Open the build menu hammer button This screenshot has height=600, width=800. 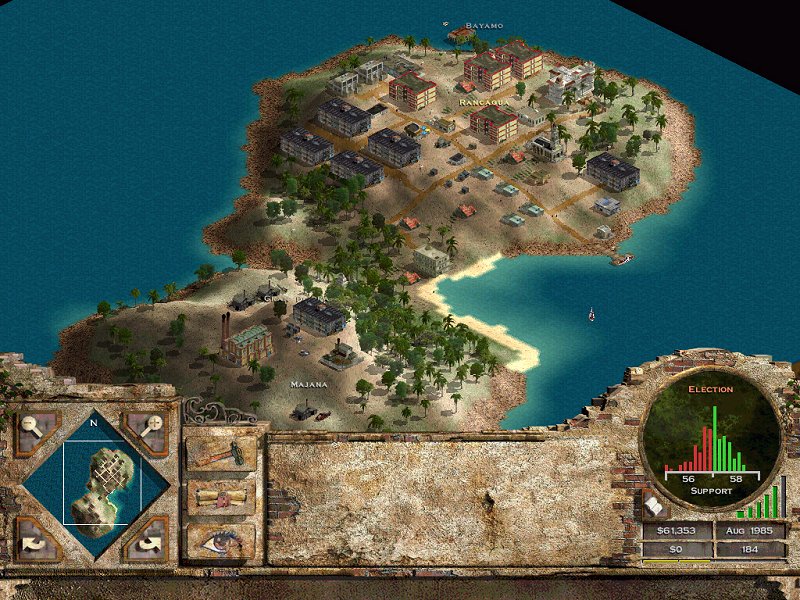pos(222,454)
